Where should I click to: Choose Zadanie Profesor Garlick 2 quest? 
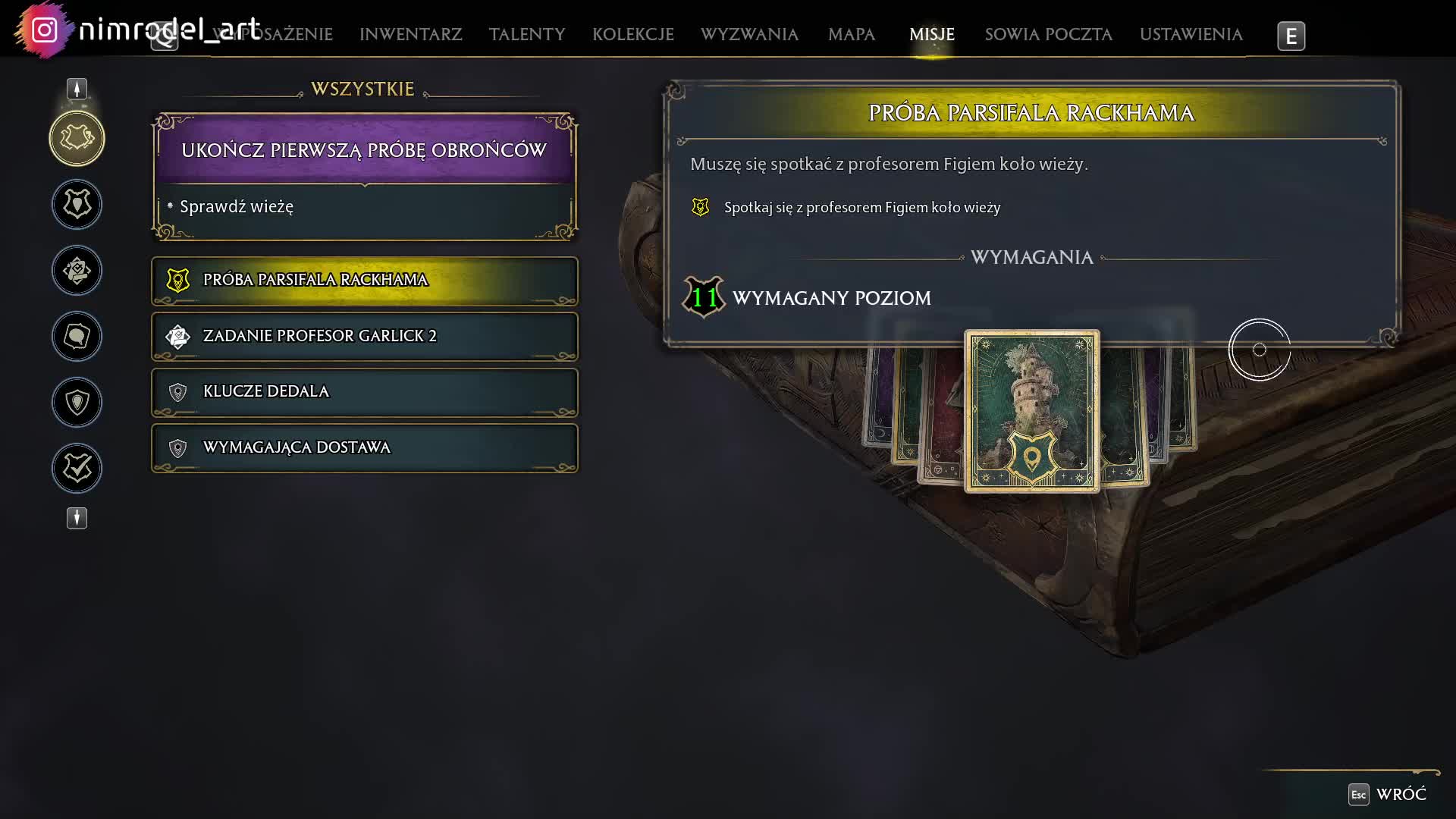(364, 336)
